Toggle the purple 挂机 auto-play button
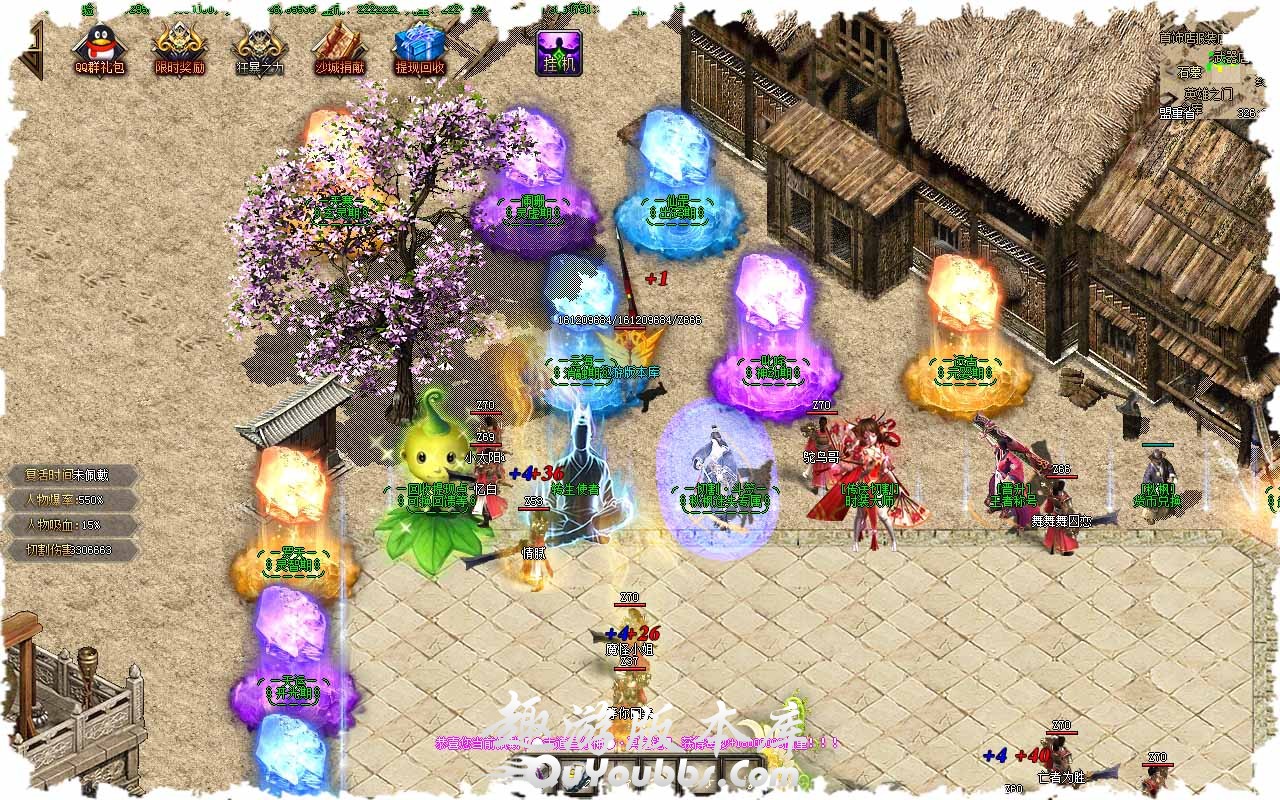This screenshot has height=800, width=1280. point(559,51)
